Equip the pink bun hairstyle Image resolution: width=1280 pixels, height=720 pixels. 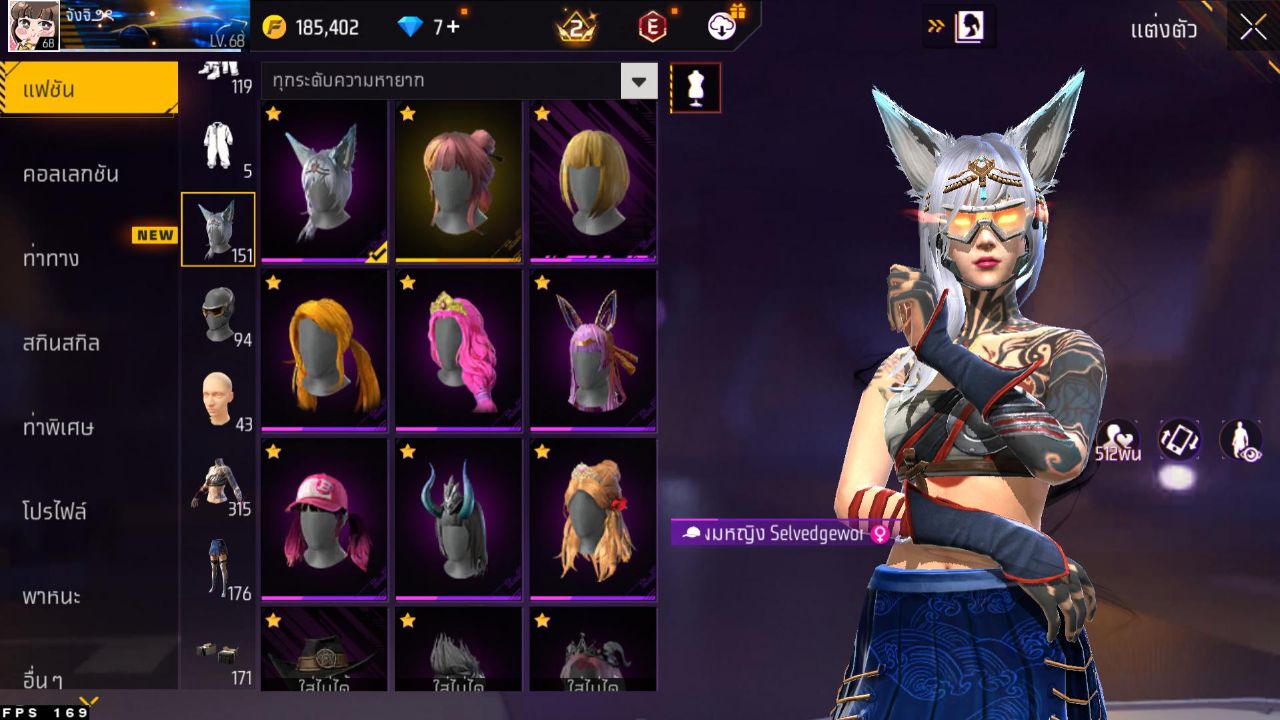click(x=458, y=182)
